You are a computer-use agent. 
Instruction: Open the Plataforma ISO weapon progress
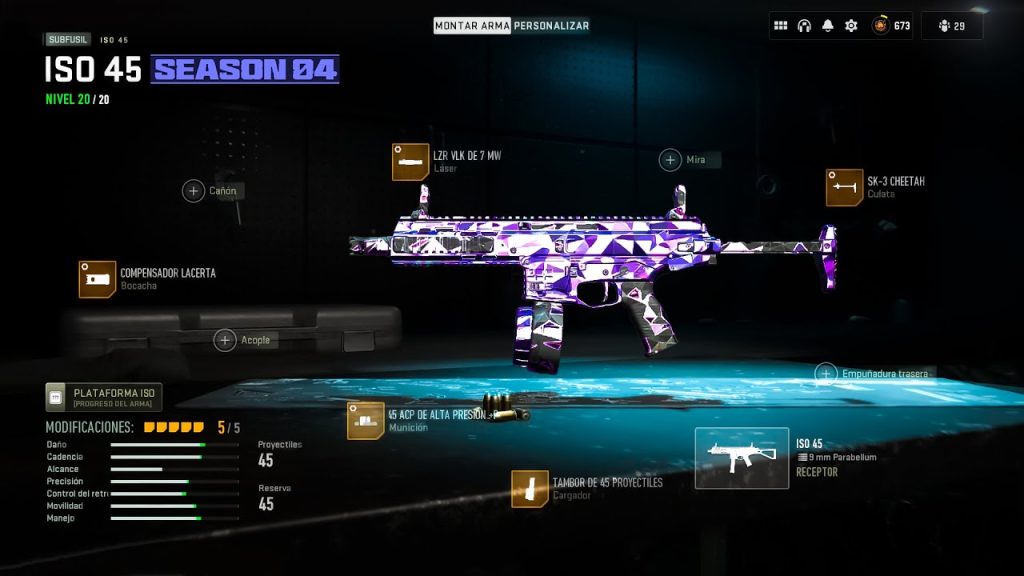click(x=103, y=397)
